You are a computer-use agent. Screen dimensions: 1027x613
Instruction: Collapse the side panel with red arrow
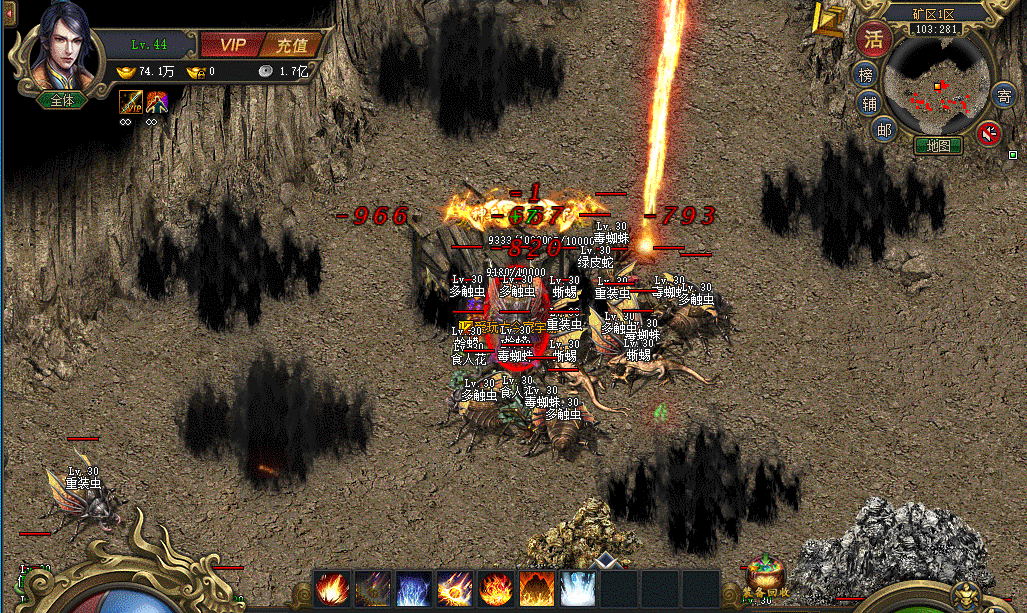pos(5,10)
